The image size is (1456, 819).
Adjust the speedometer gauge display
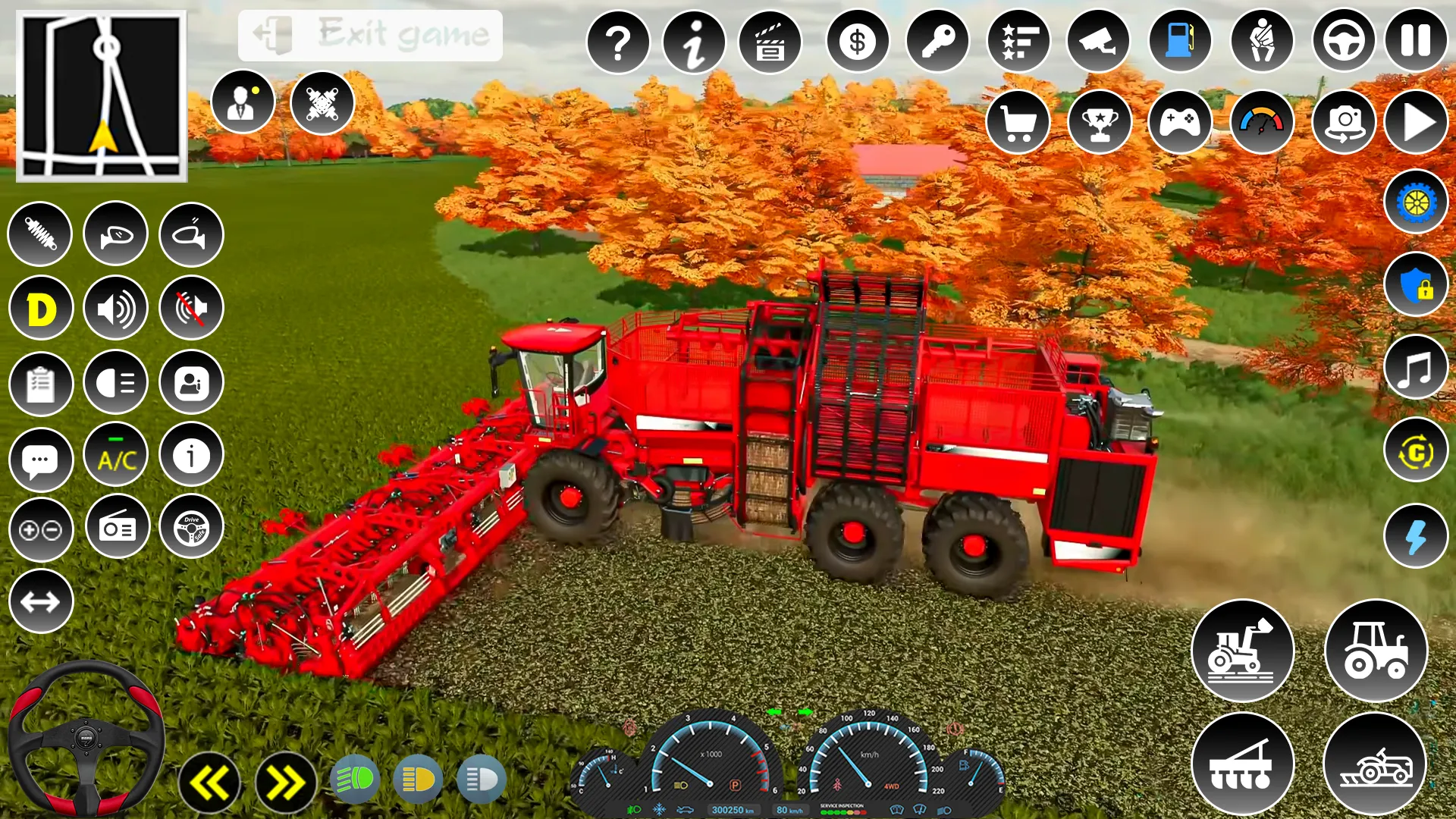1262,121
